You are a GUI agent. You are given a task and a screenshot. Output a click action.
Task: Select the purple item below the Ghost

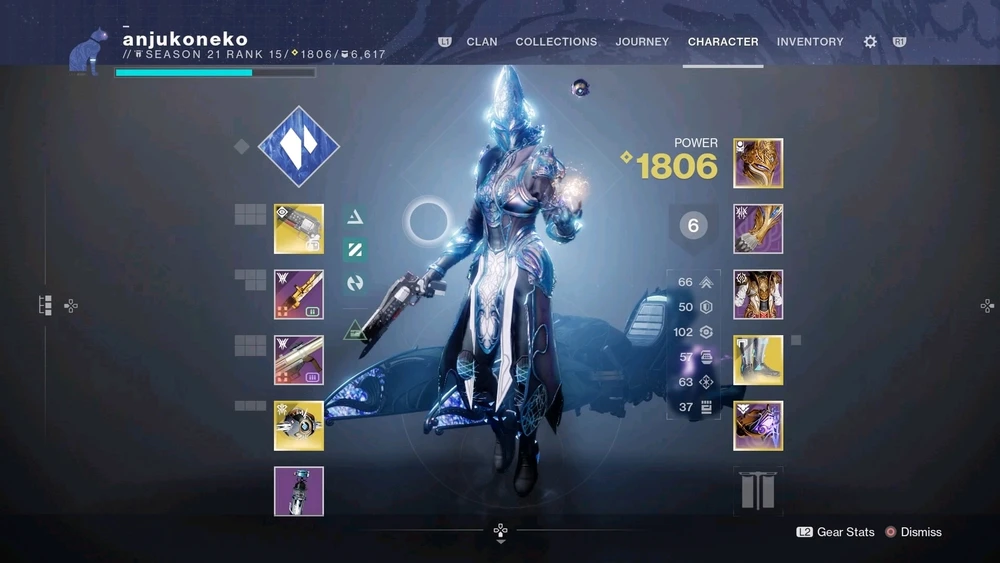(x=299, y=491)
